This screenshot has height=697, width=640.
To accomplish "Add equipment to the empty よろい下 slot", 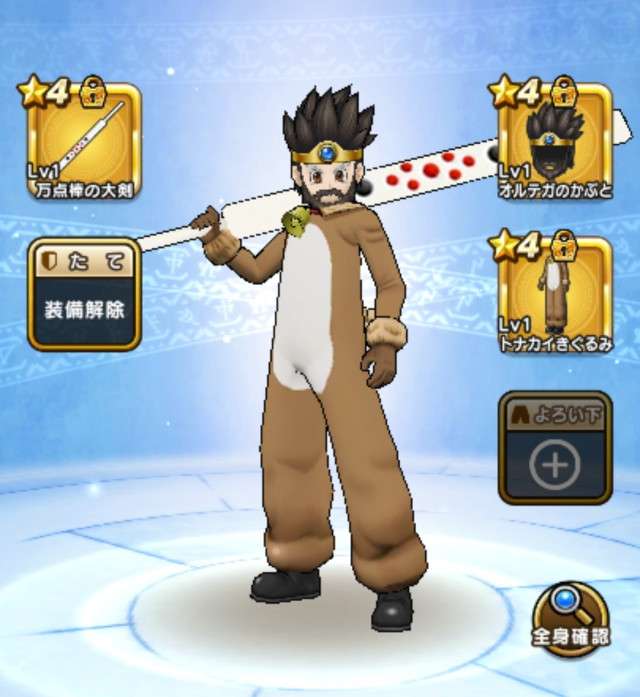I will [x=555, y=448].
